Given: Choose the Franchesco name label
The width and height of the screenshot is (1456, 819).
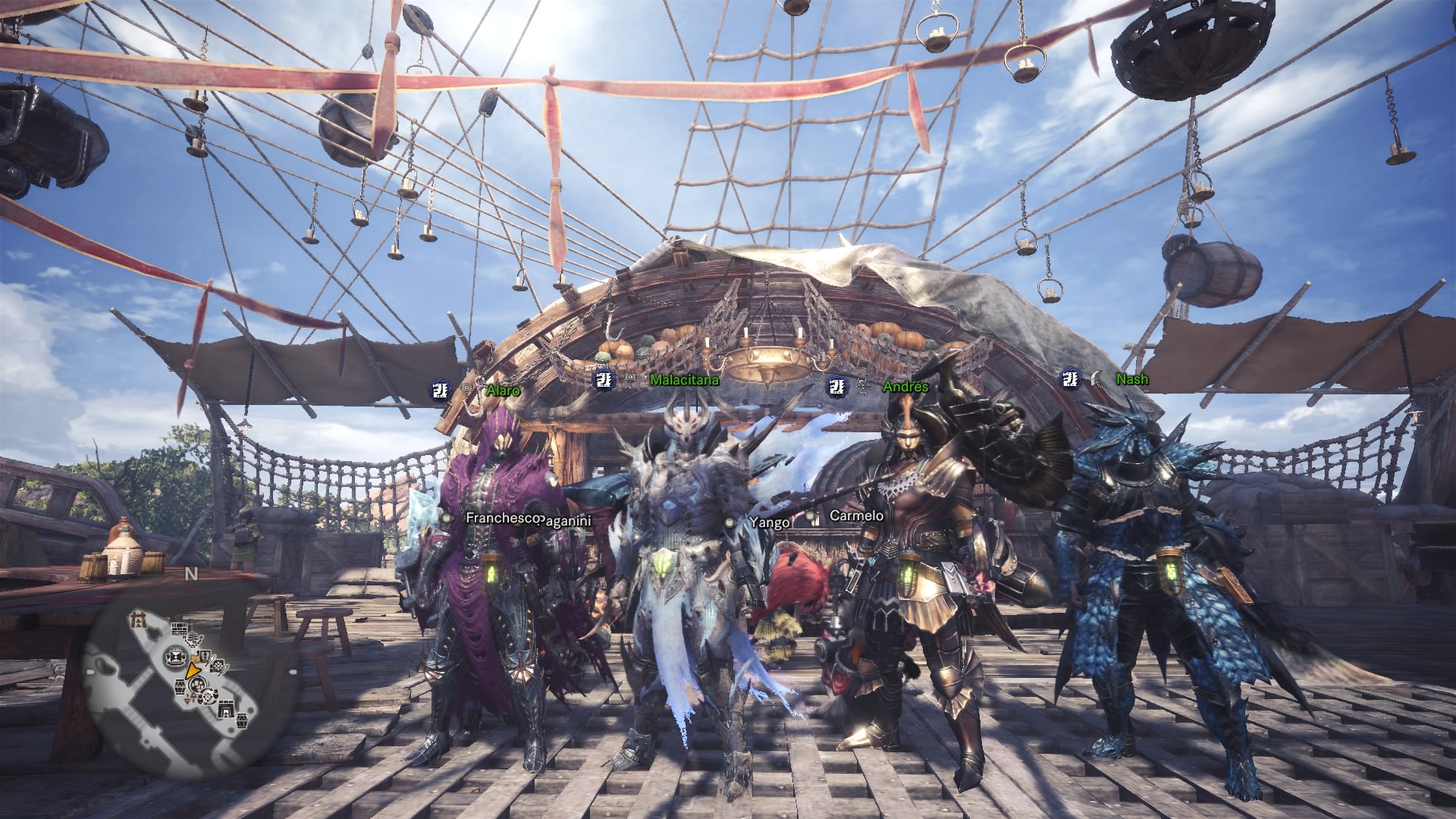Looking at the screenshot, I should (x=502, y=518).
